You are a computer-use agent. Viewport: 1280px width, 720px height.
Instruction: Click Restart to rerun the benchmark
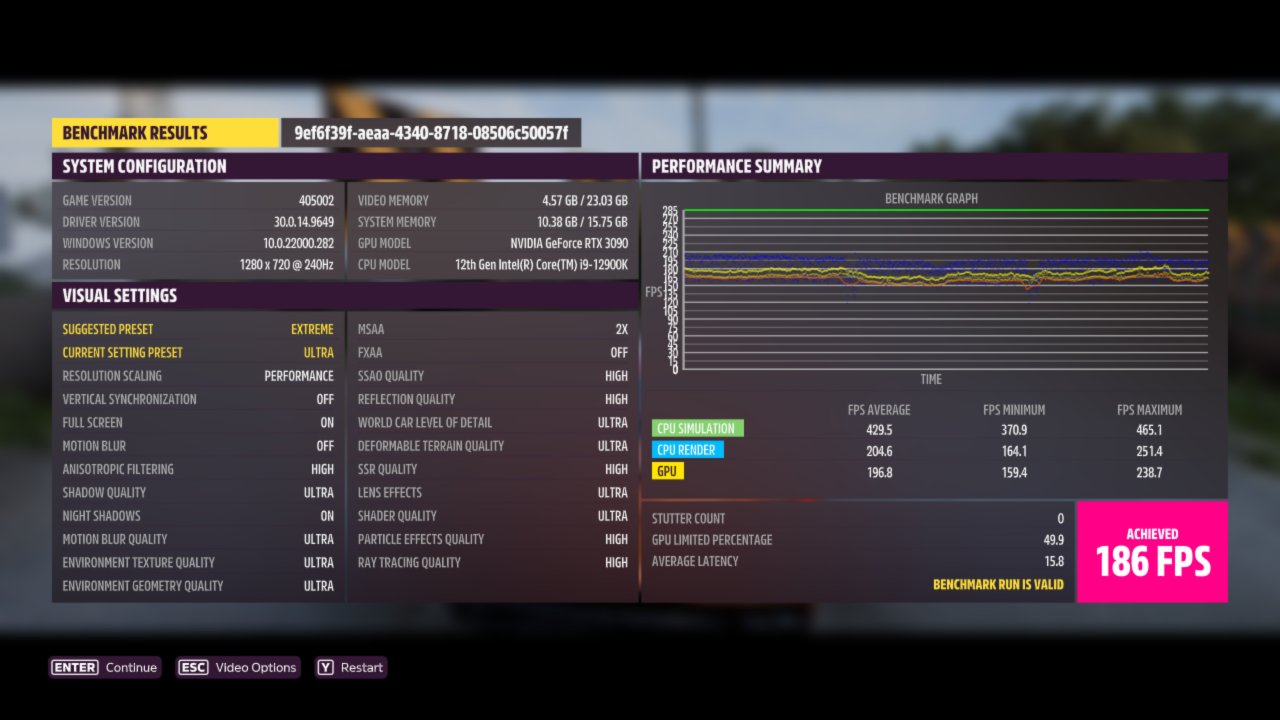point(350,667)
